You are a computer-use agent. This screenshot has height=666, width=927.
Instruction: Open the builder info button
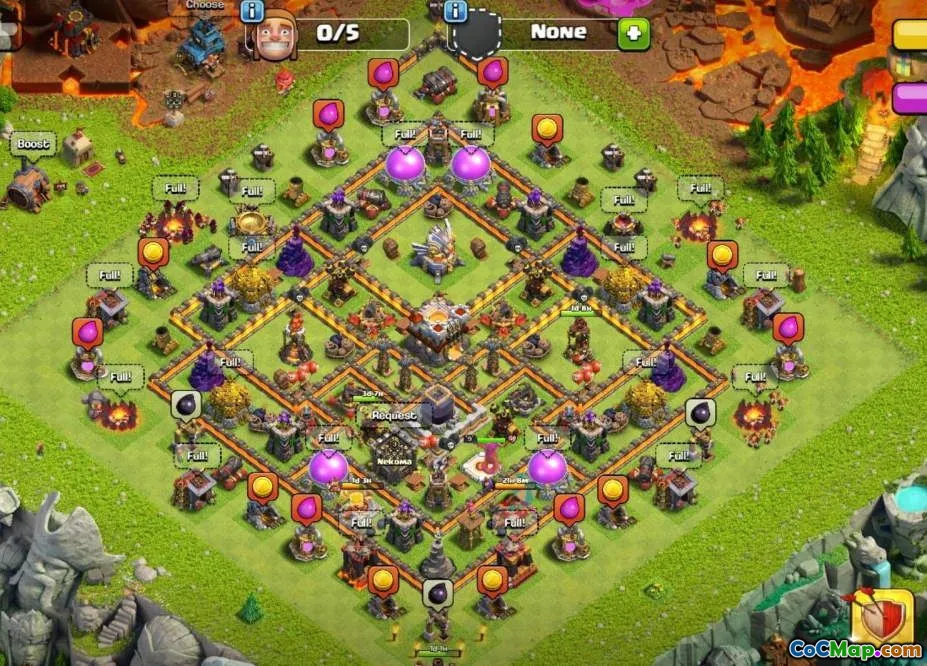pos(251,12)
